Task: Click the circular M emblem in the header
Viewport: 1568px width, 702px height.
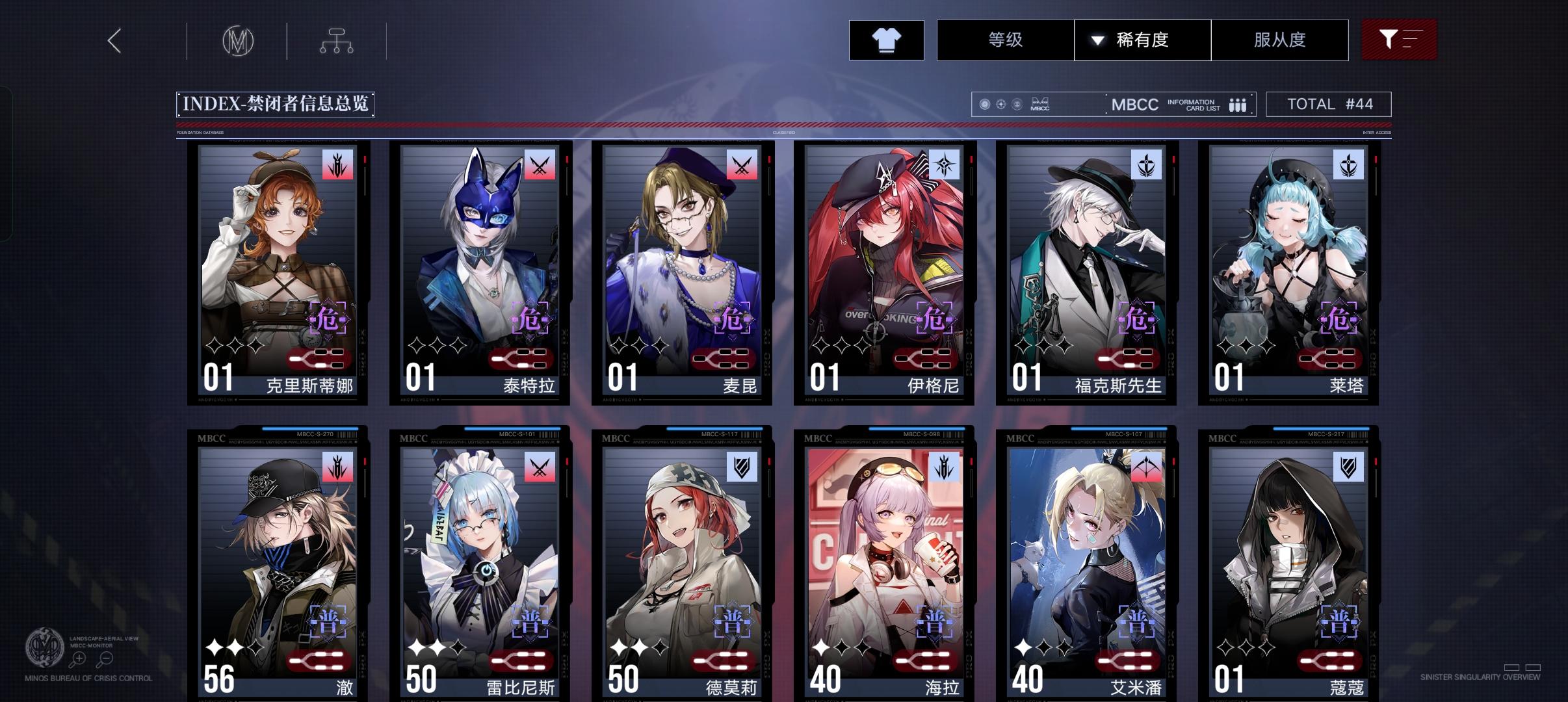Action: click(239, 40)
